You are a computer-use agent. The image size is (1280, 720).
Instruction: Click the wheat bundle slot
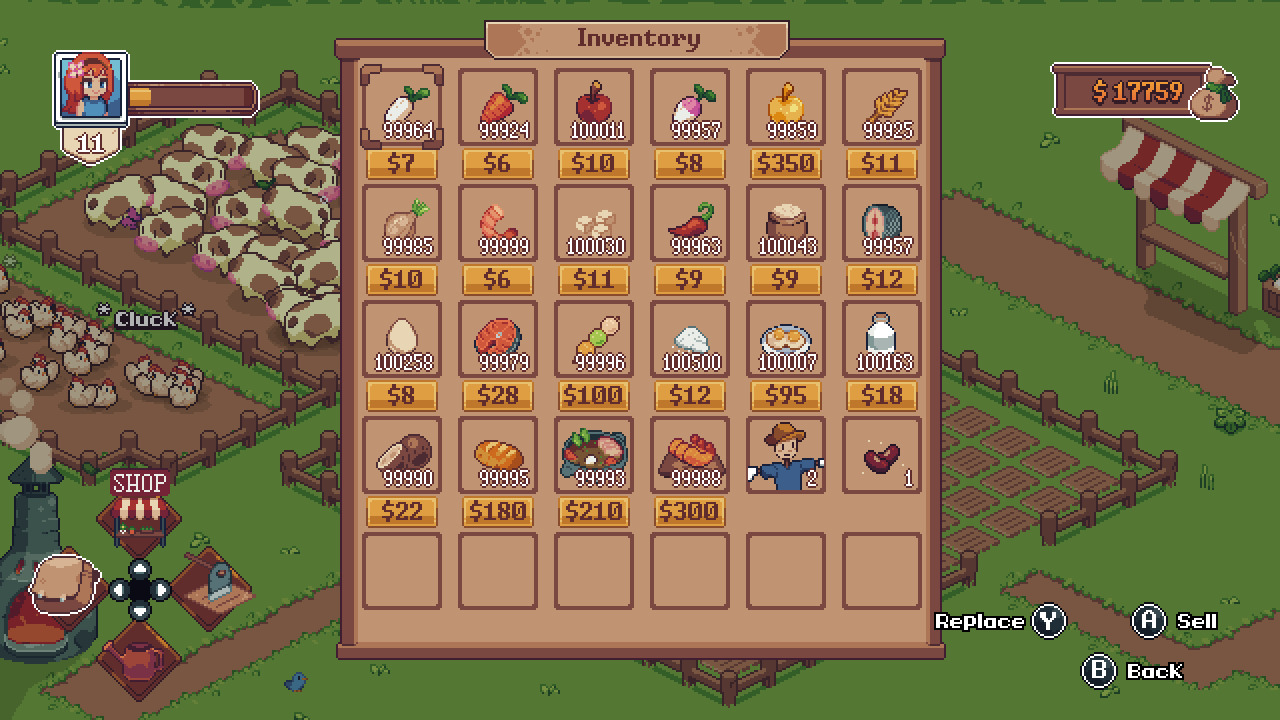(x=880, y=105)
